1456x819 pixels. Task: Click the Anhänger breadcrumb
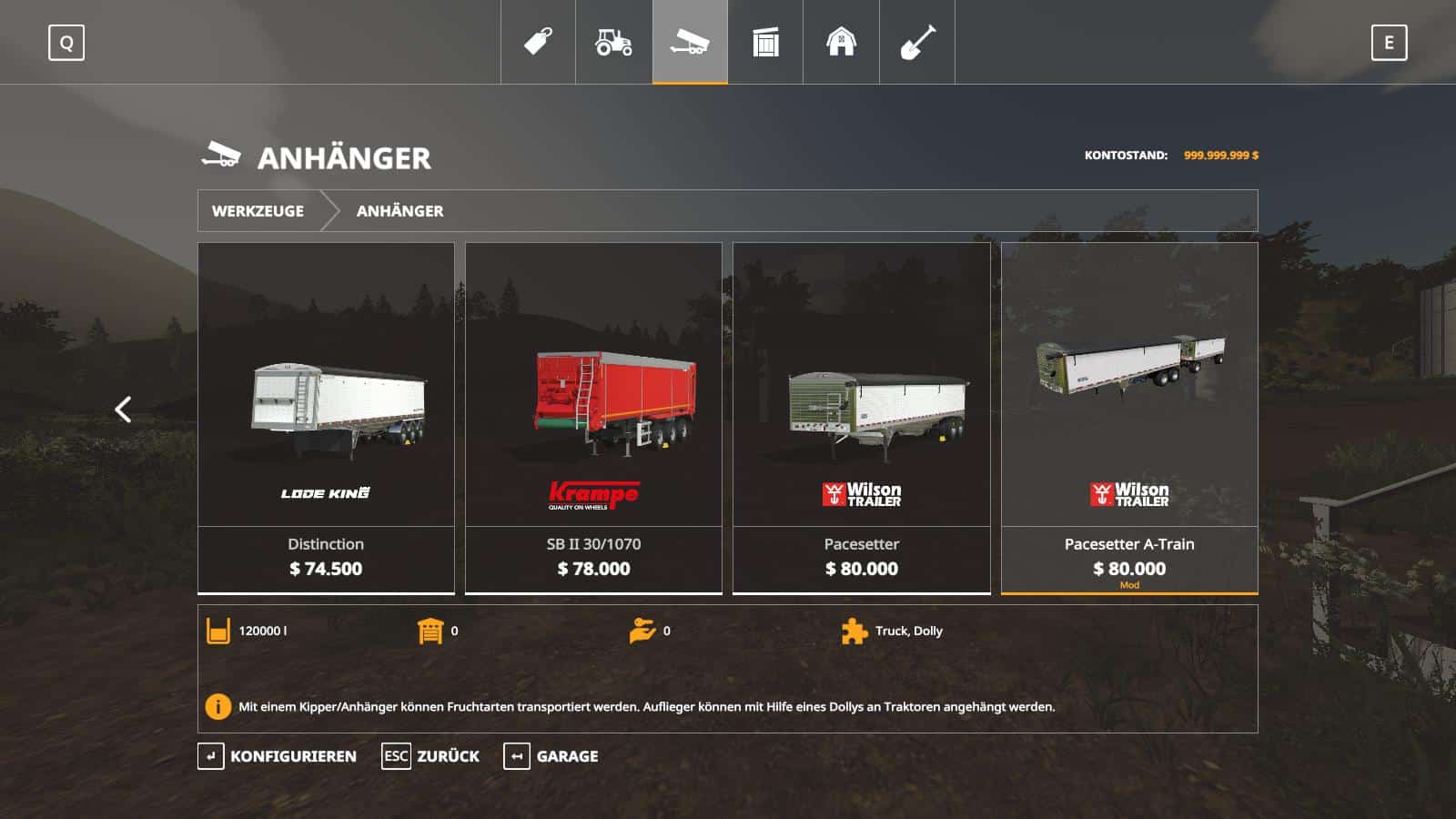click(x=399, y=211)
